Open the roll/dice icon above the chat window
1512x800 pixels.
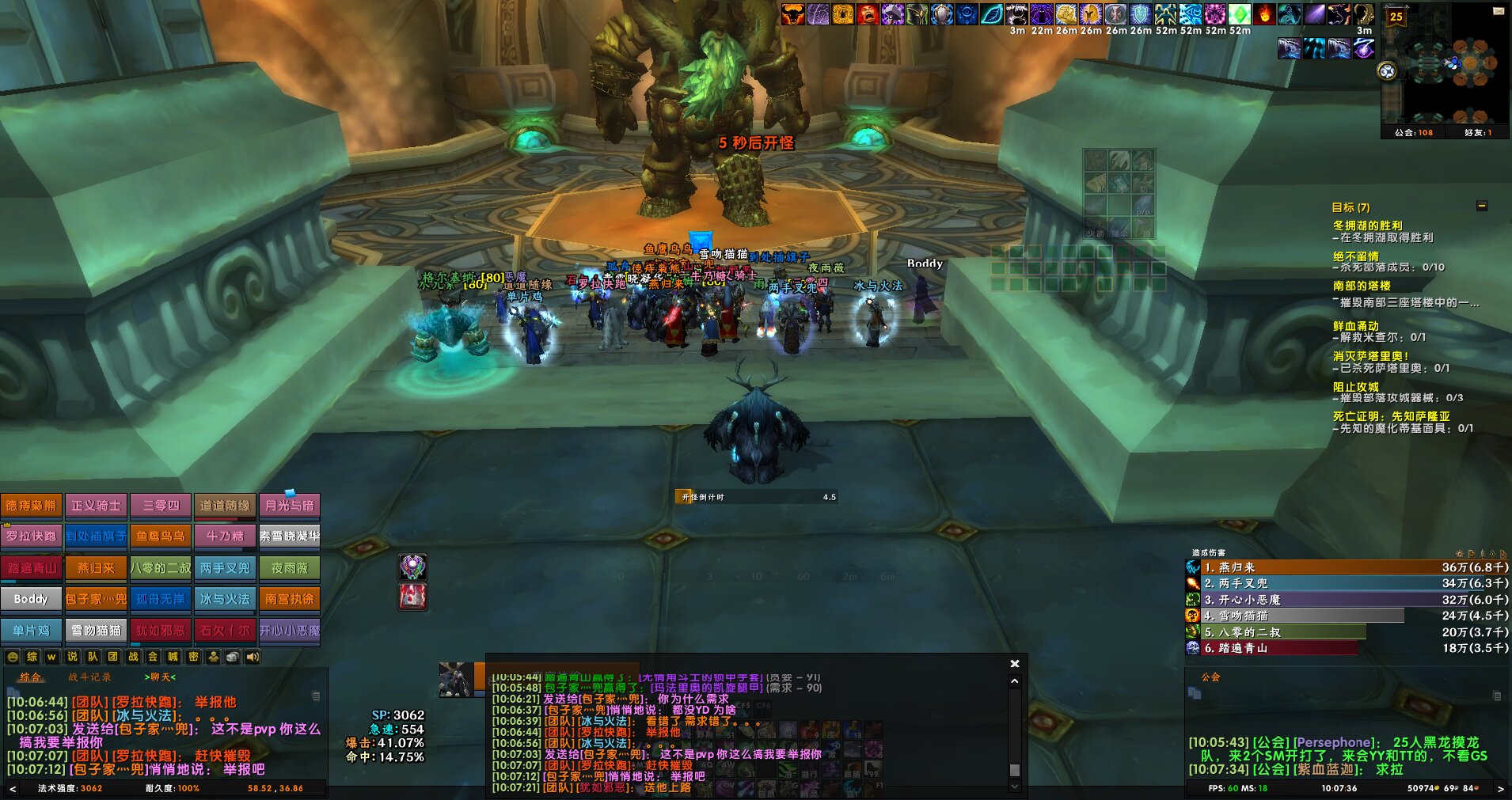coord(232,658)
